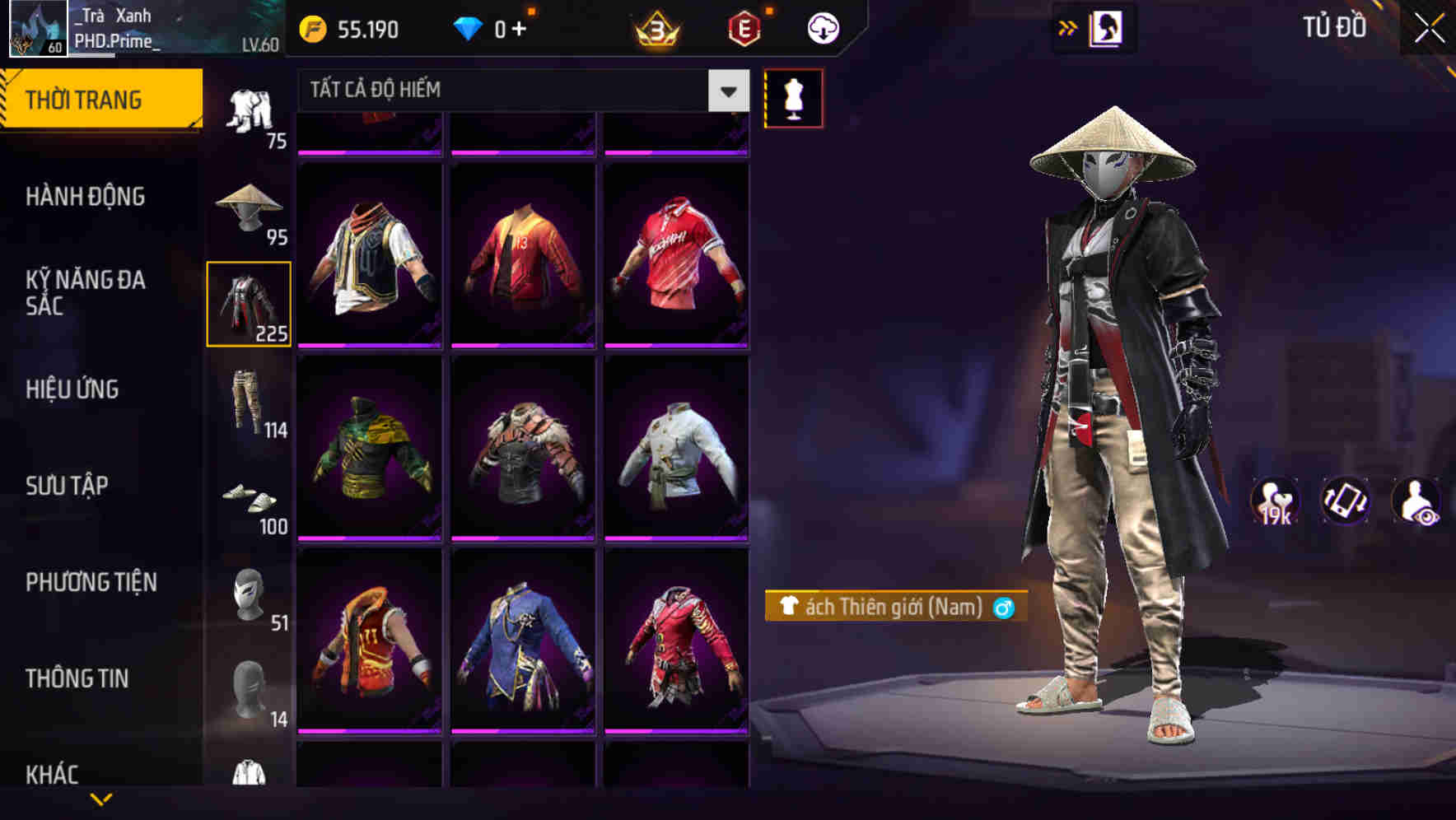Open the character portrait panel top right
The image size is (1456, 820).
coord(1106,27)
